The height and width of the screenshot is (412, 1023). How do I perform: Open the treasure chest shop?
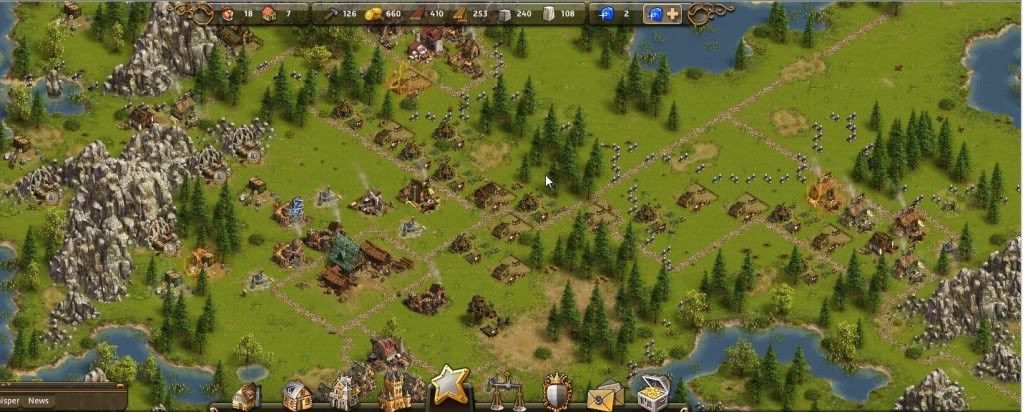[x=653, y=391]
